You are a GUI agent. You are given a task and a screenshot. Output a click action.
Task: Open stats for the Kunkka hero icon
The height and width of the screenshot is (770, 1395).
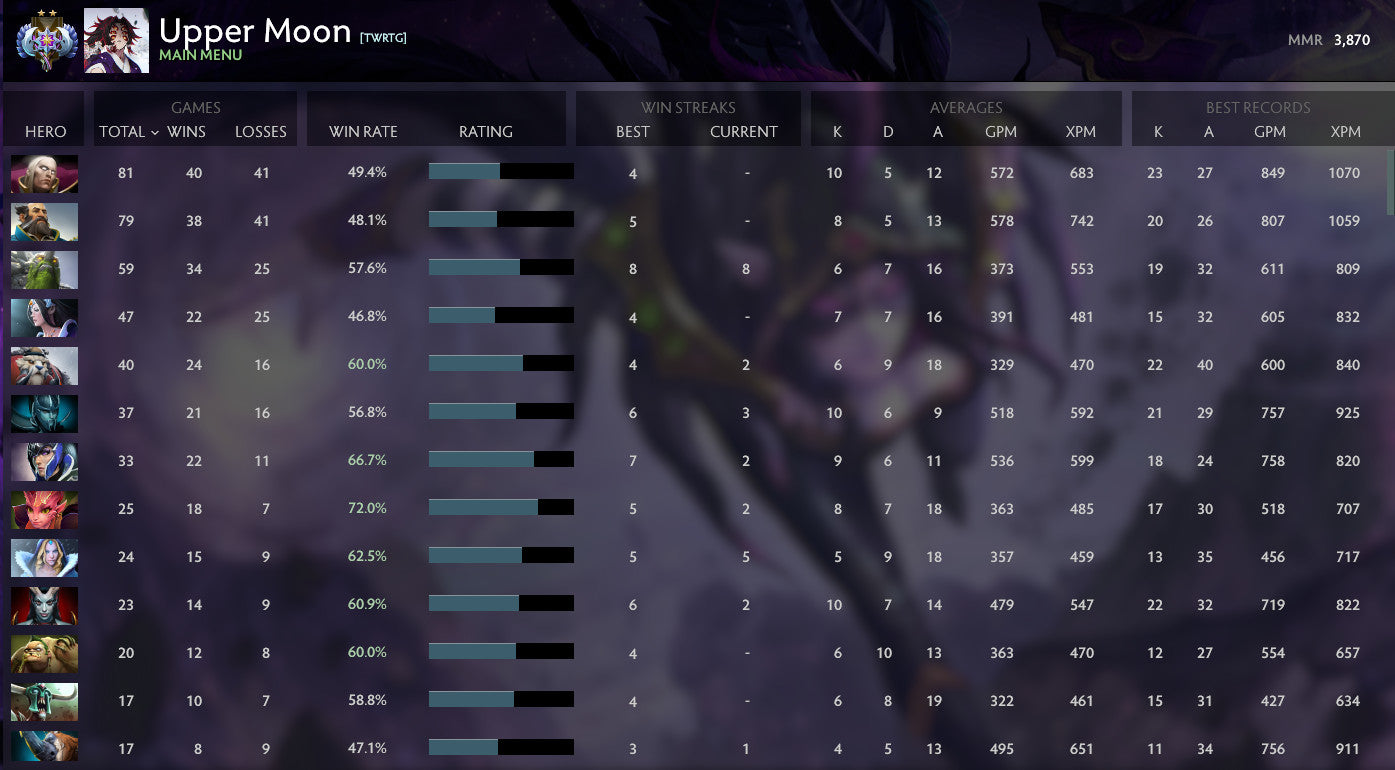tap(44, 221)
